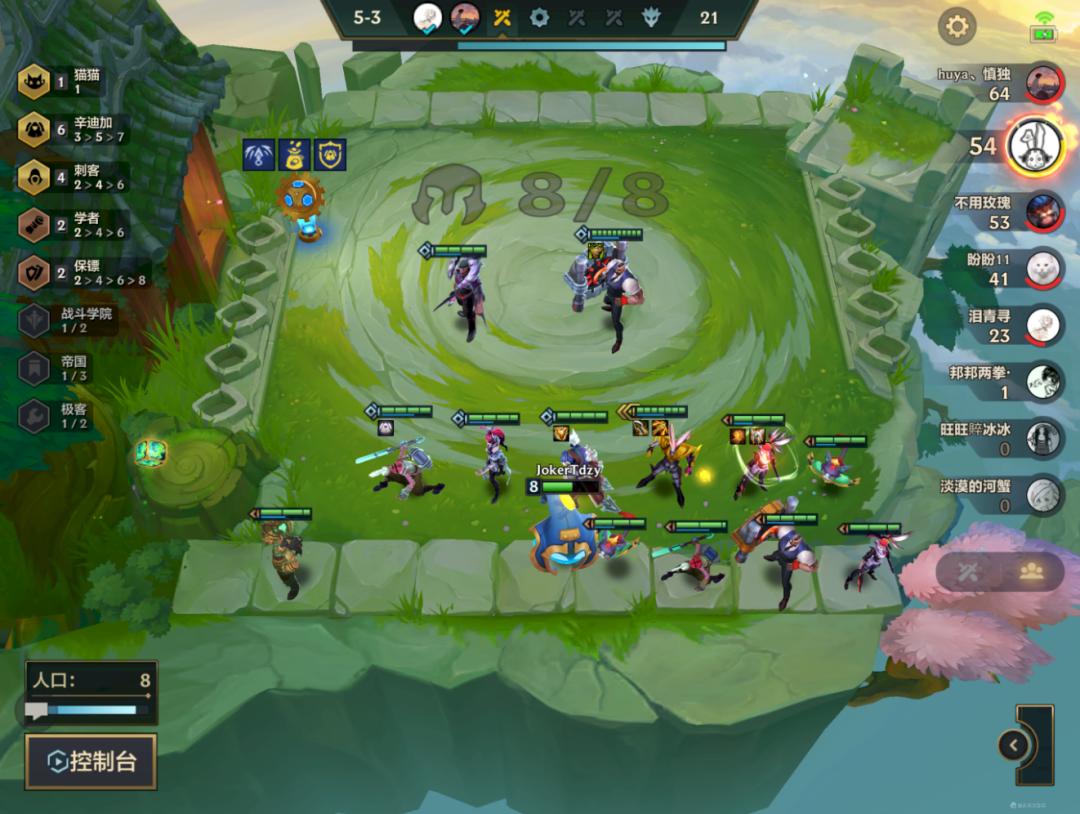Open the 控制台 console panel
Viewport: 1080px width, 814px height.
click(x=91, y=762)
